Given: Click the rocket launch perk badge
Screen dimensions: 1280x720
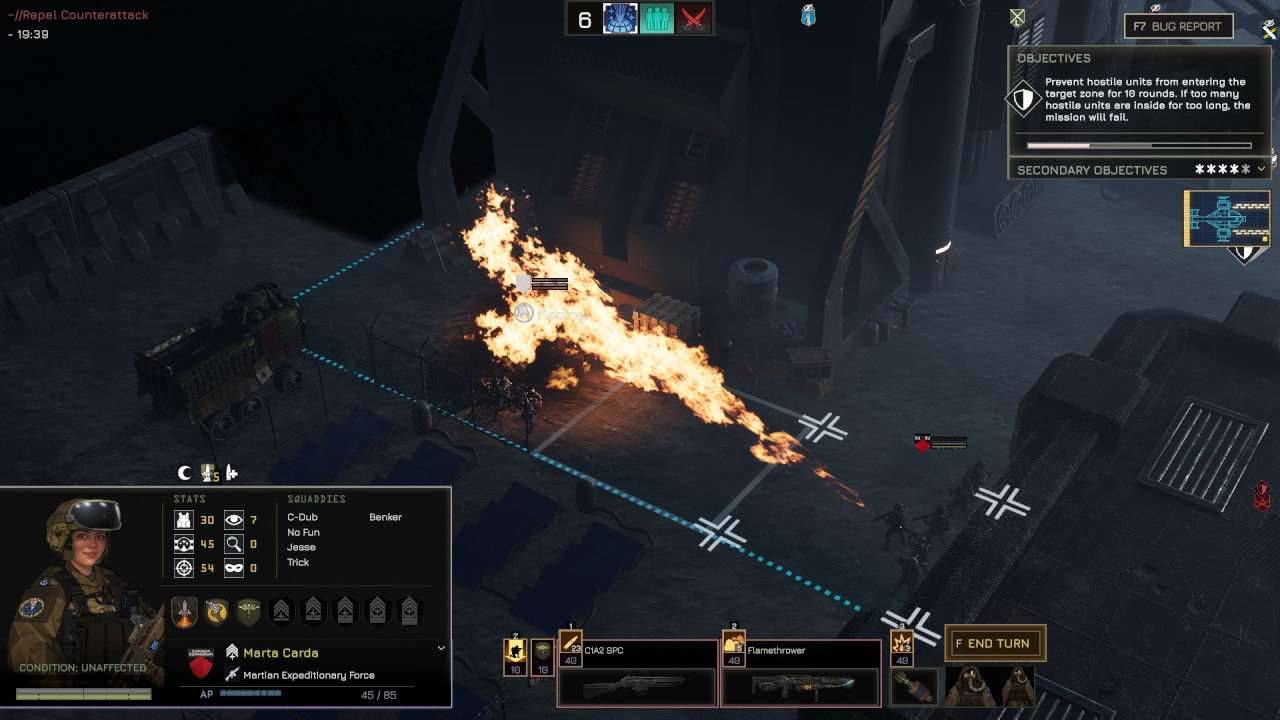Looking at the screenshot, I should click(x=185, y=611).
